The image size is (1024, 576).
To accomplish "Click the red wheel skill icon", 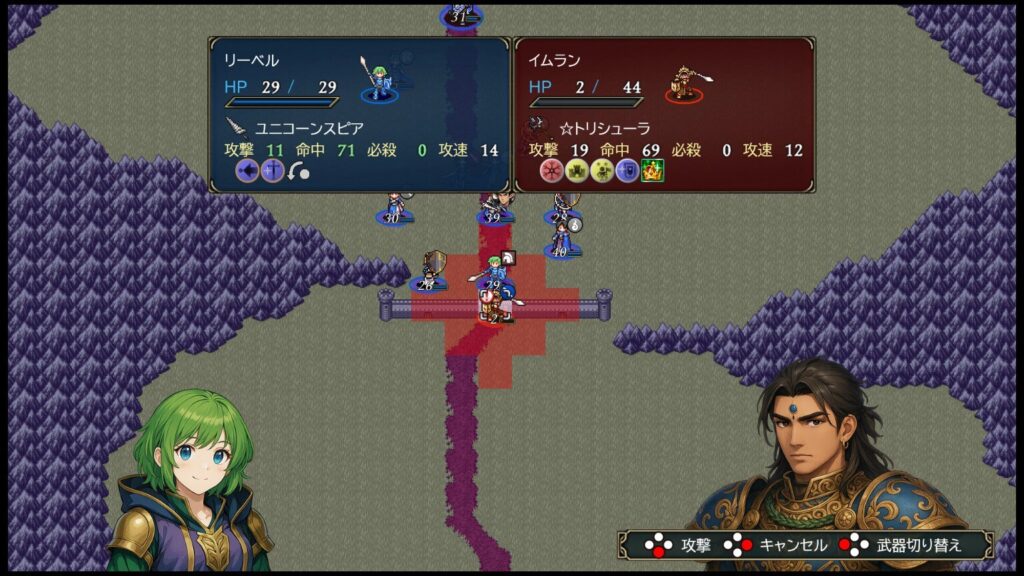I will [551, 171].
